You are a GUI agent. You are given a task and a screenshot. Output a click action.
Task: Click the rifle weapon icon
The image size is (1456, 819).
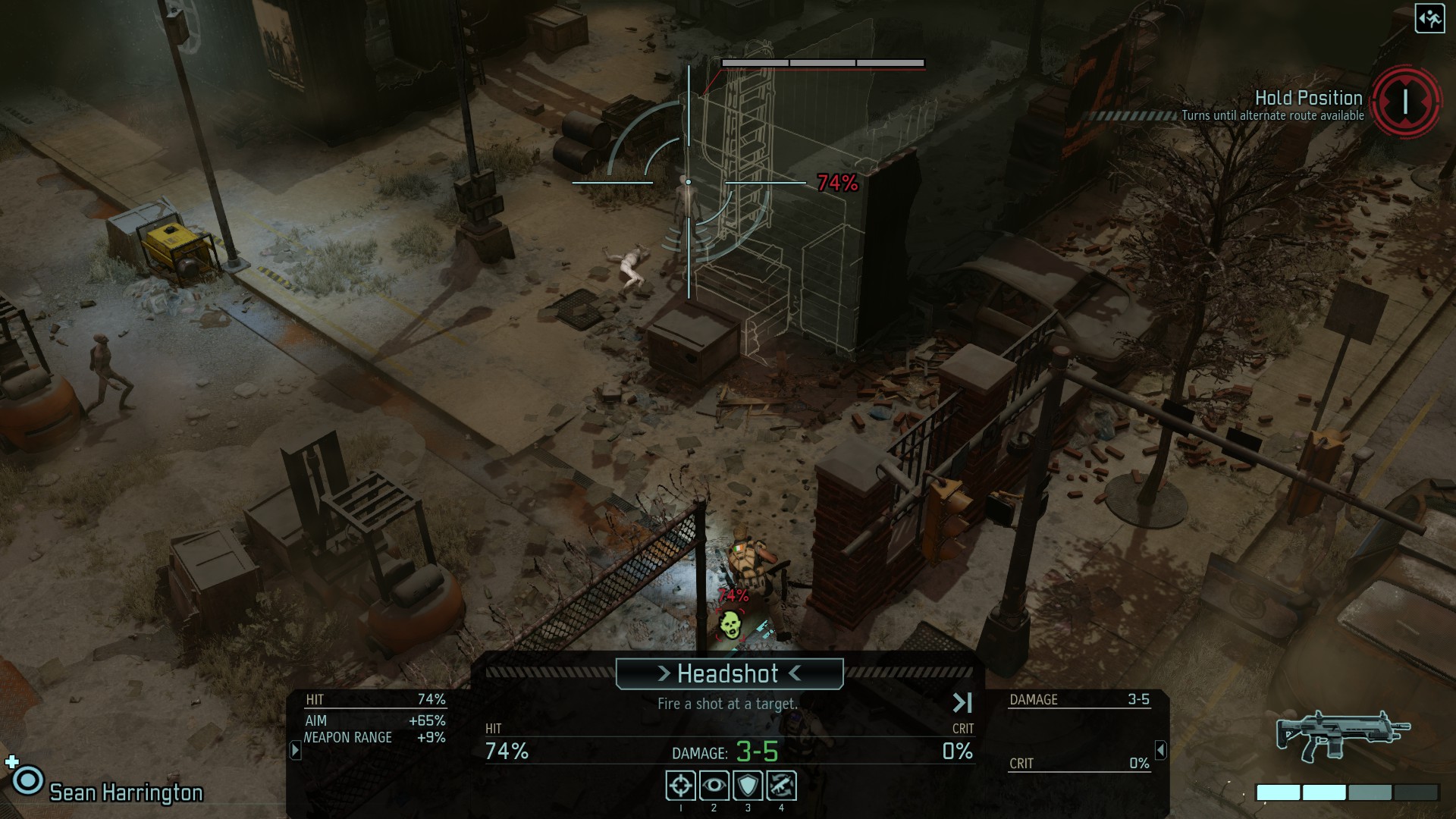coord(1342,734)
